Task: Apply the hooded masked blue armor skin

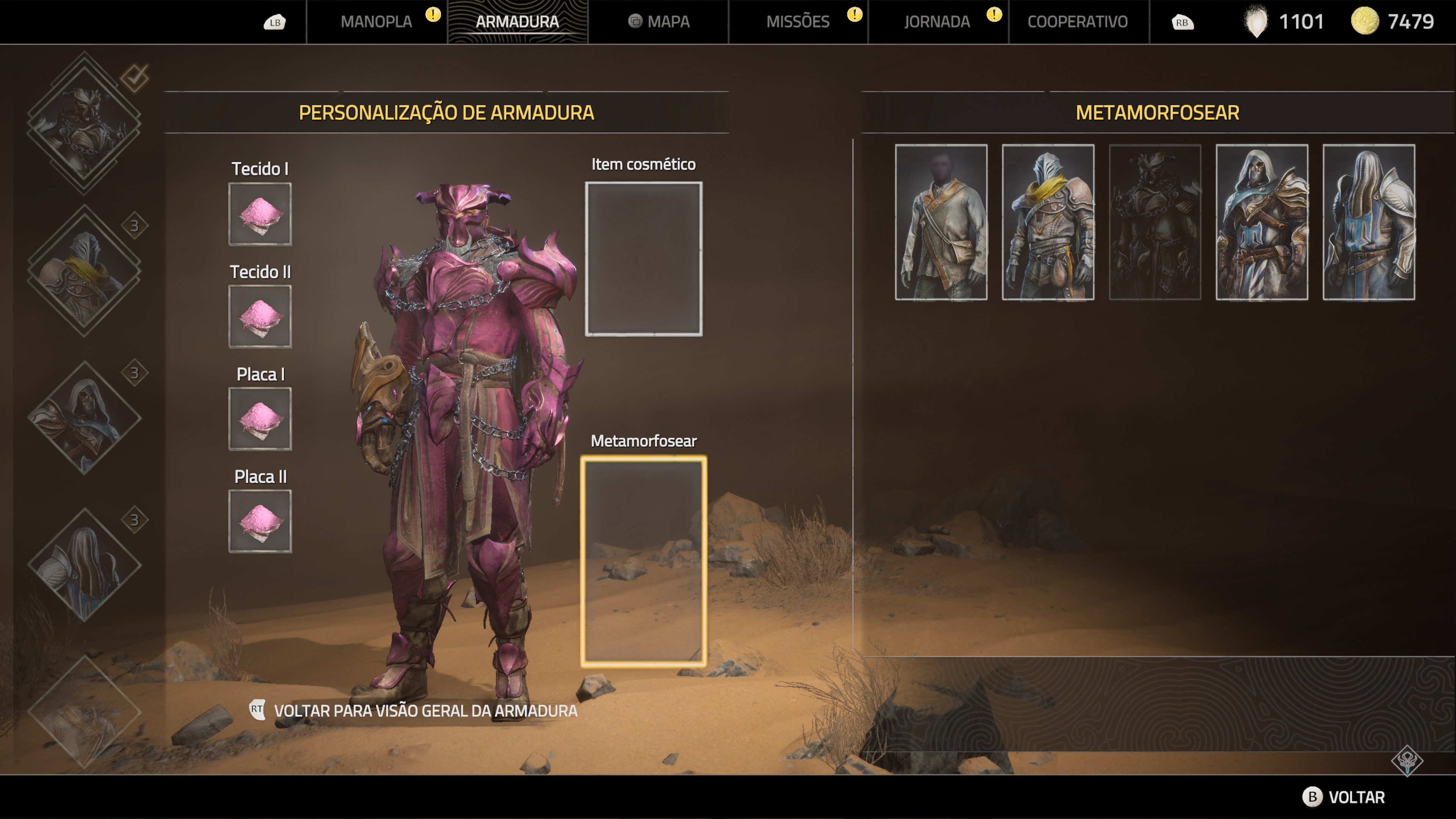Action: click(1261, 222)
